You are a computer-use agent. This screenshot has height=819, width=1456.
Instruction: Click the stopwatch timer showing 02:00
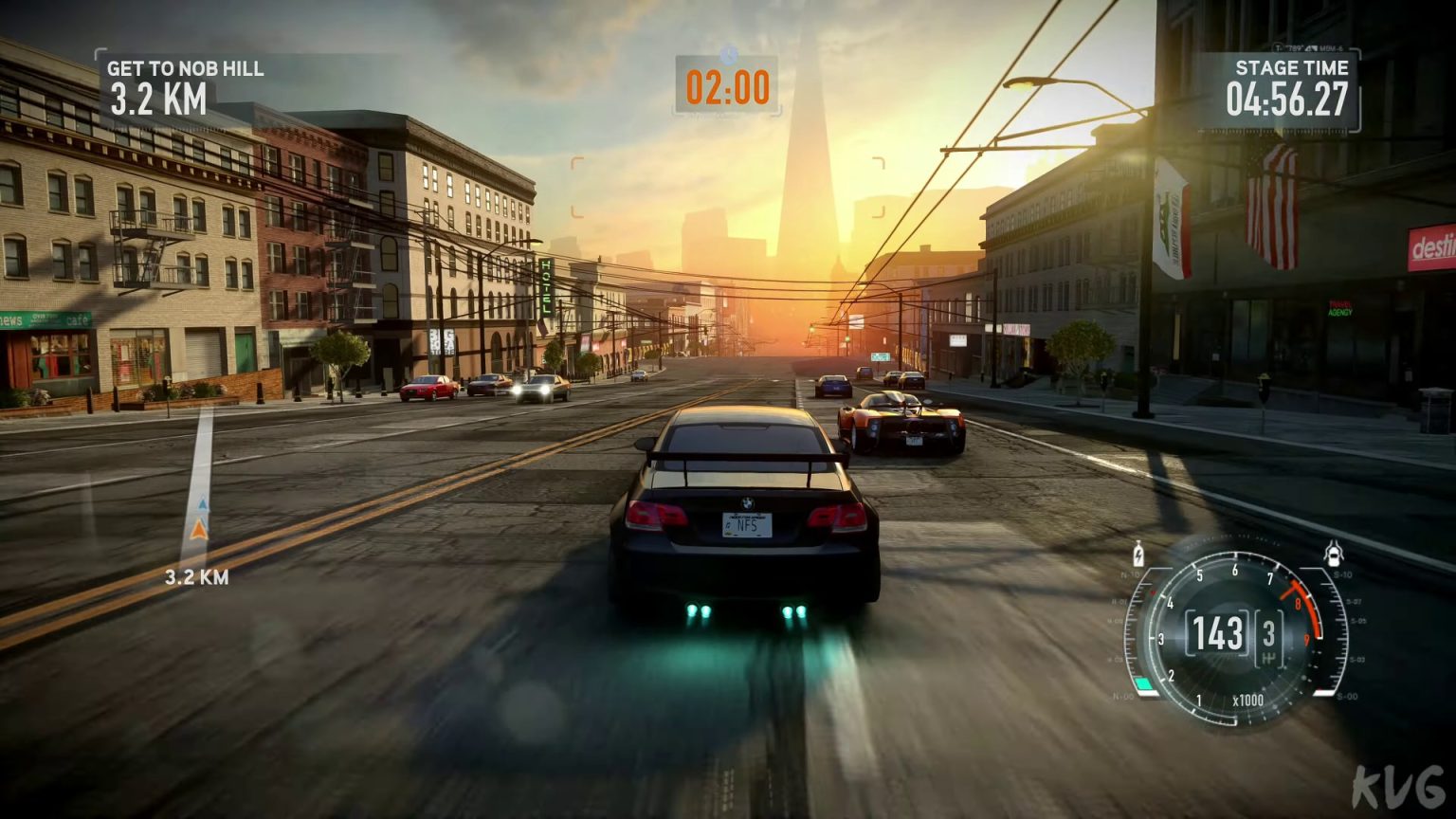pos(726,88)
